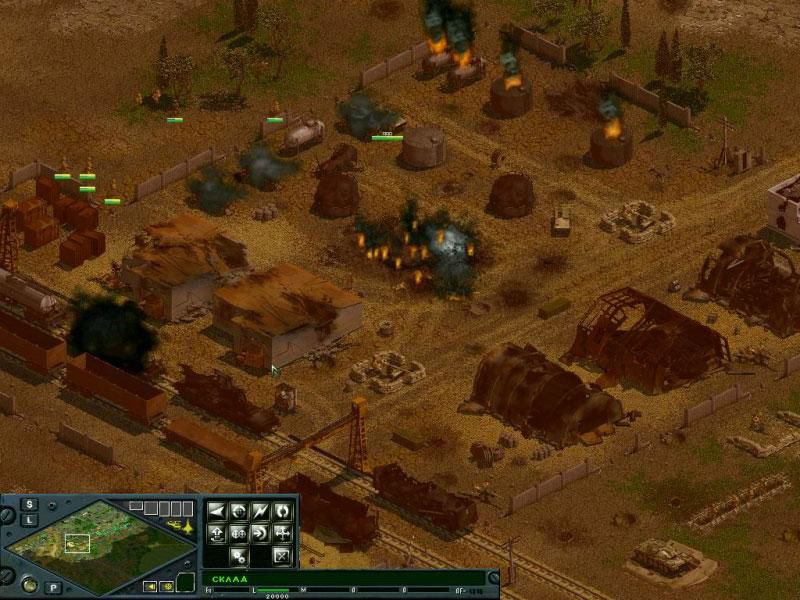Click the yellow left-arrow button under the minimap
800x600 pixels.
tap(151, 586)
